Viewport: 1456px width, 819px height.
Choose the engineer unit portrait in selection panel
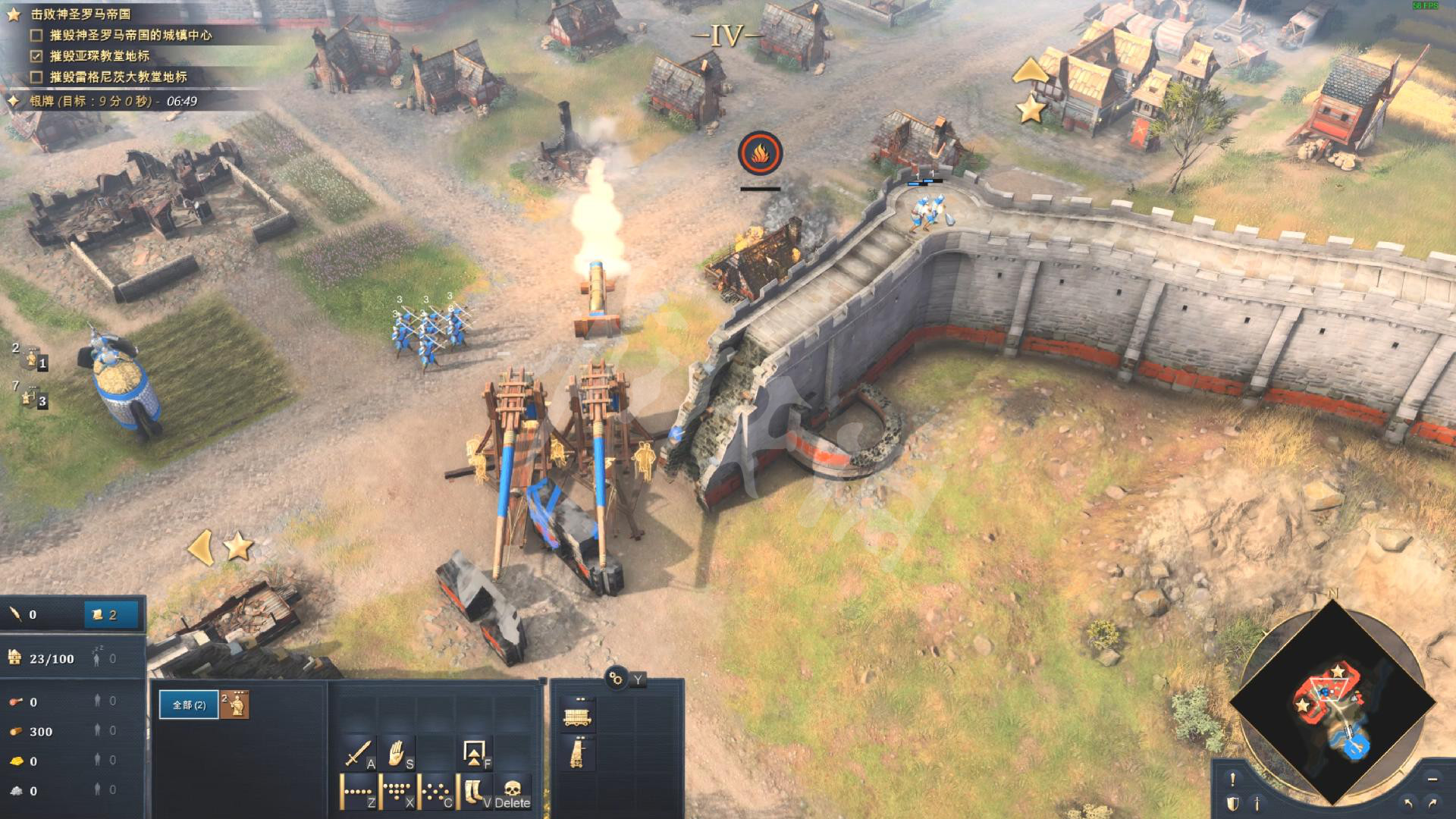238,705
